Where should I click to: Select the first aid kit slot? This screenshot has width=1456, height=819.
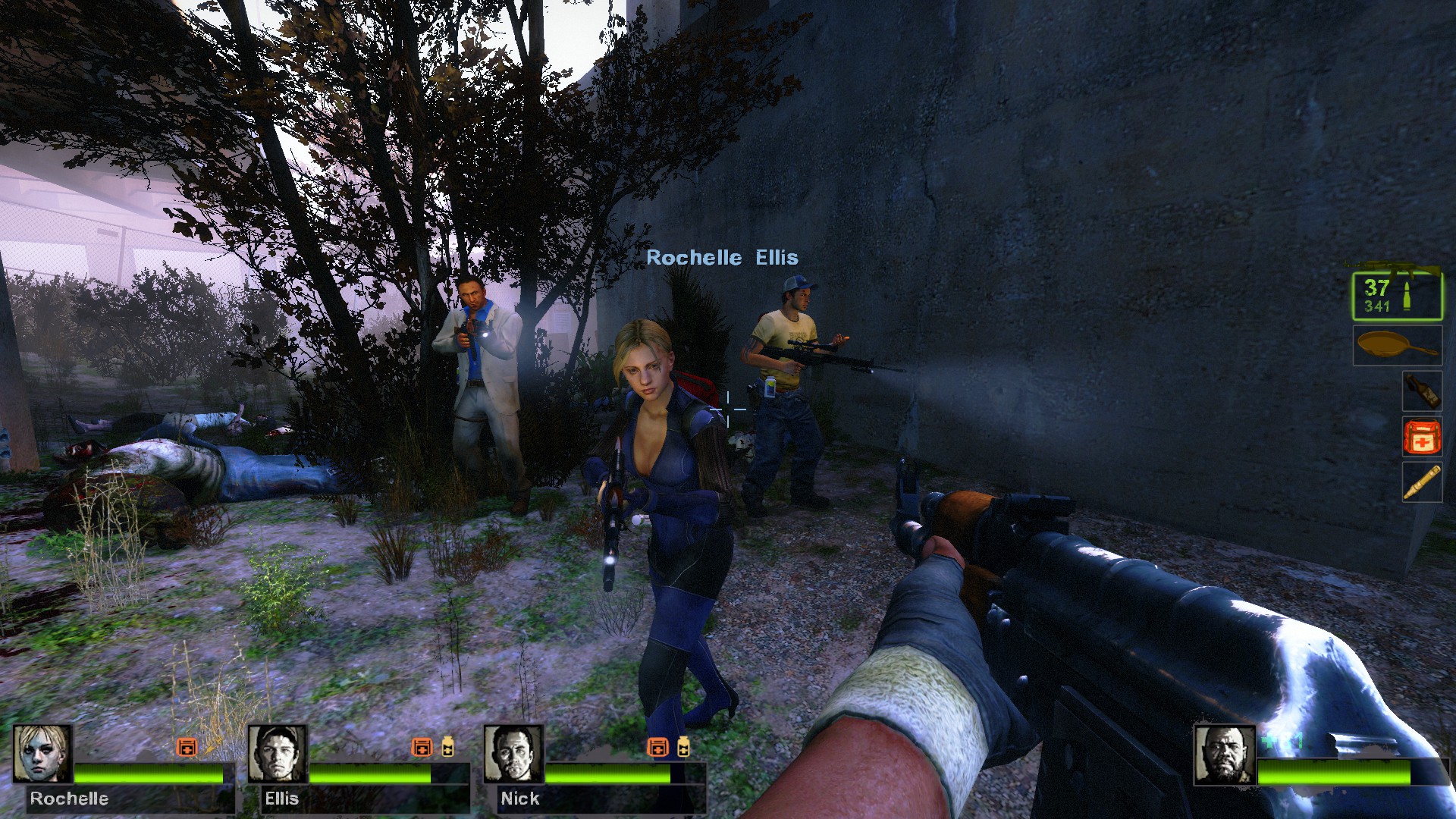click(1421, 437)
